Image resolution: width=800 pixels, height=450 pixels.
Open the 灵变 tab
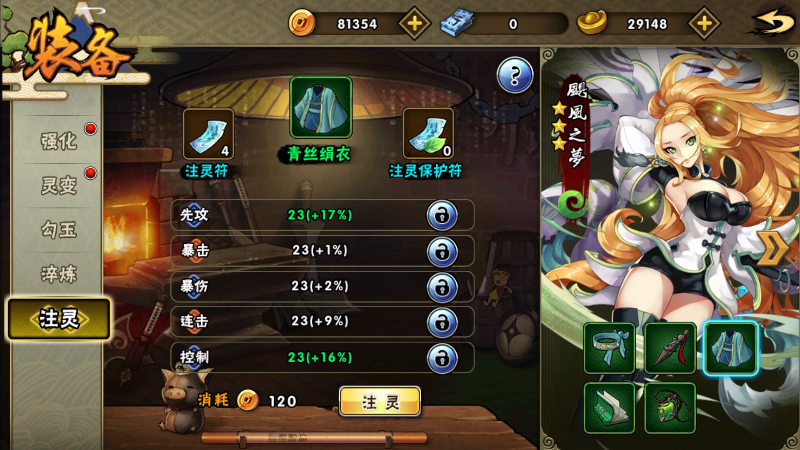point(58,185)
